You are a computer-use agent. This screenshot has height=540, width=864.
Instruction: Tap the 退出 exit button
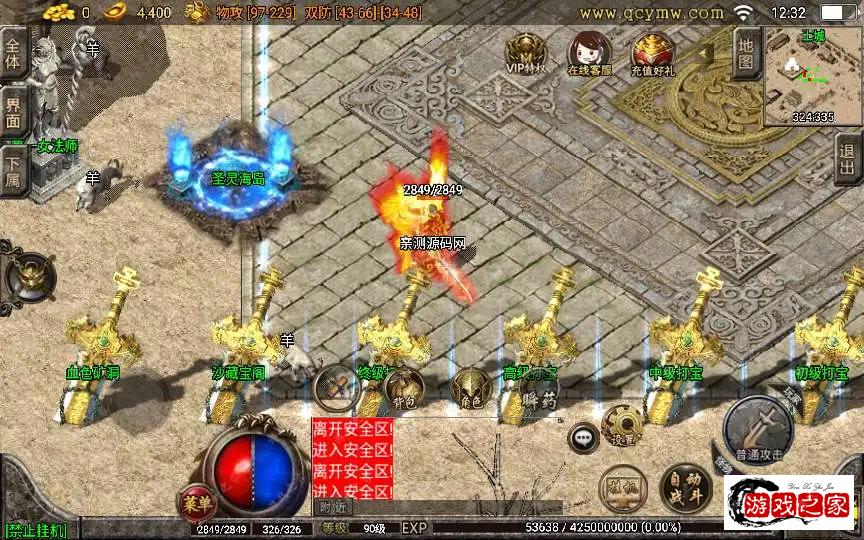click(848, 158)
